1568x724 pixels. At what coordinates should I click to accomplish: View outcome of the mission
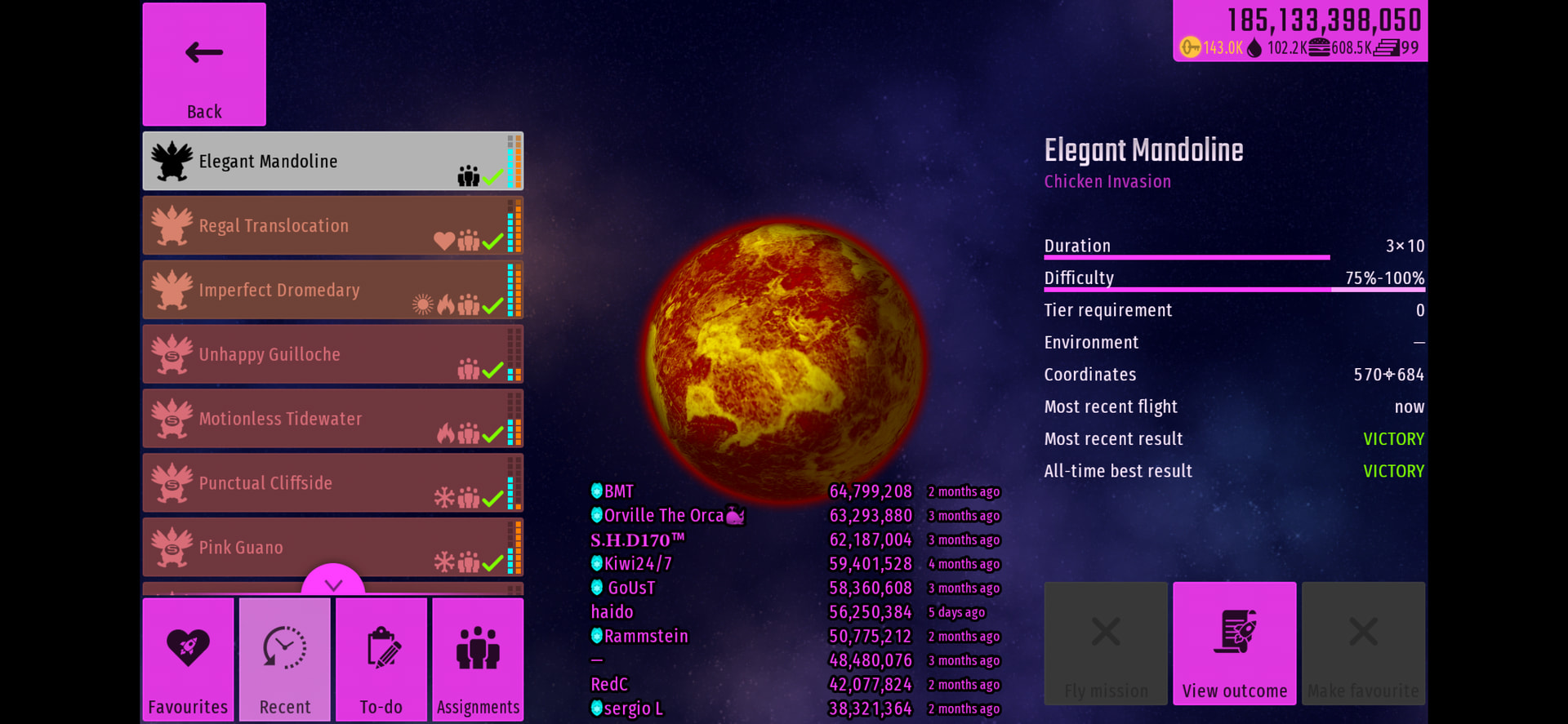pos(1234,643)
